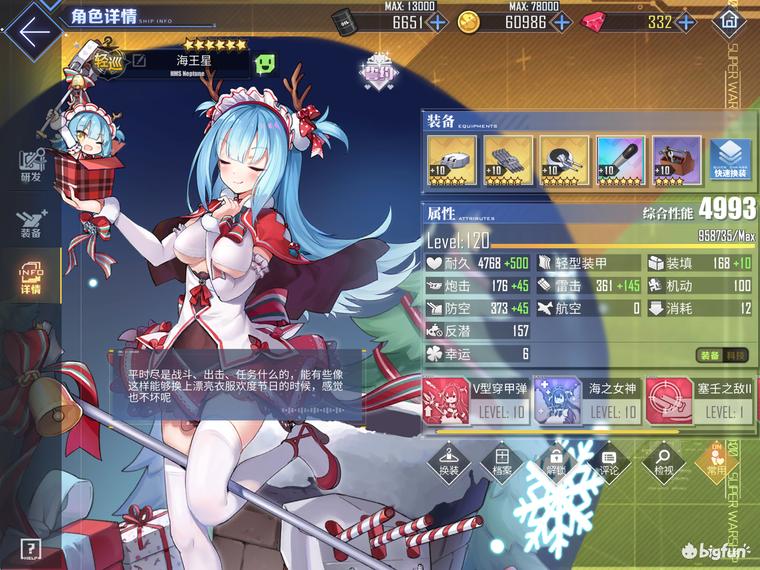Viewport: 760px width, 570px height.
Task: Open the 海之女神 skill
Action: (x=583, y=400)
